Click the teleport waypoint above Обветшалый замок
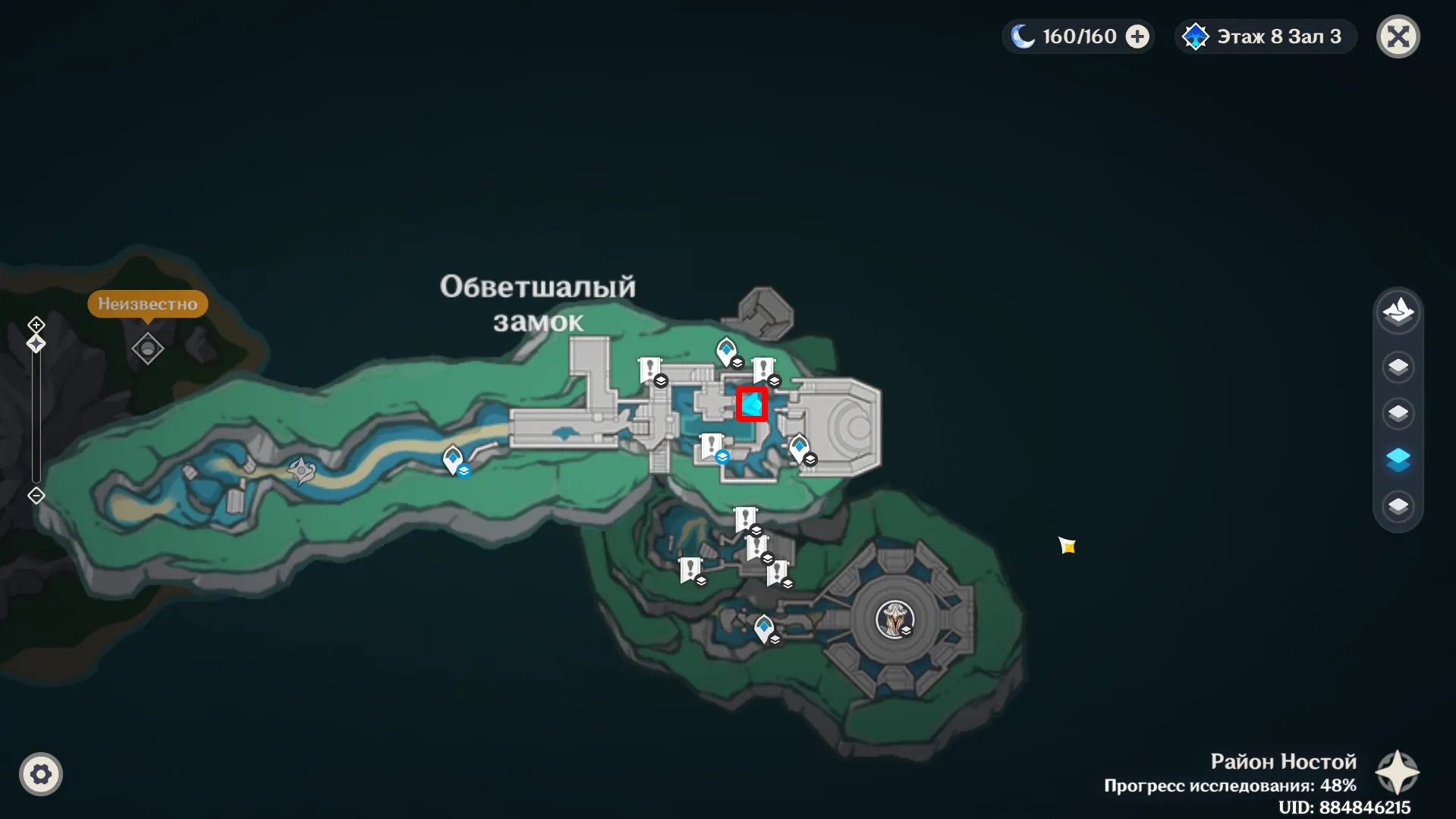Image resolution: width=1456 pixels, height=819 pixels. (727, 351)
